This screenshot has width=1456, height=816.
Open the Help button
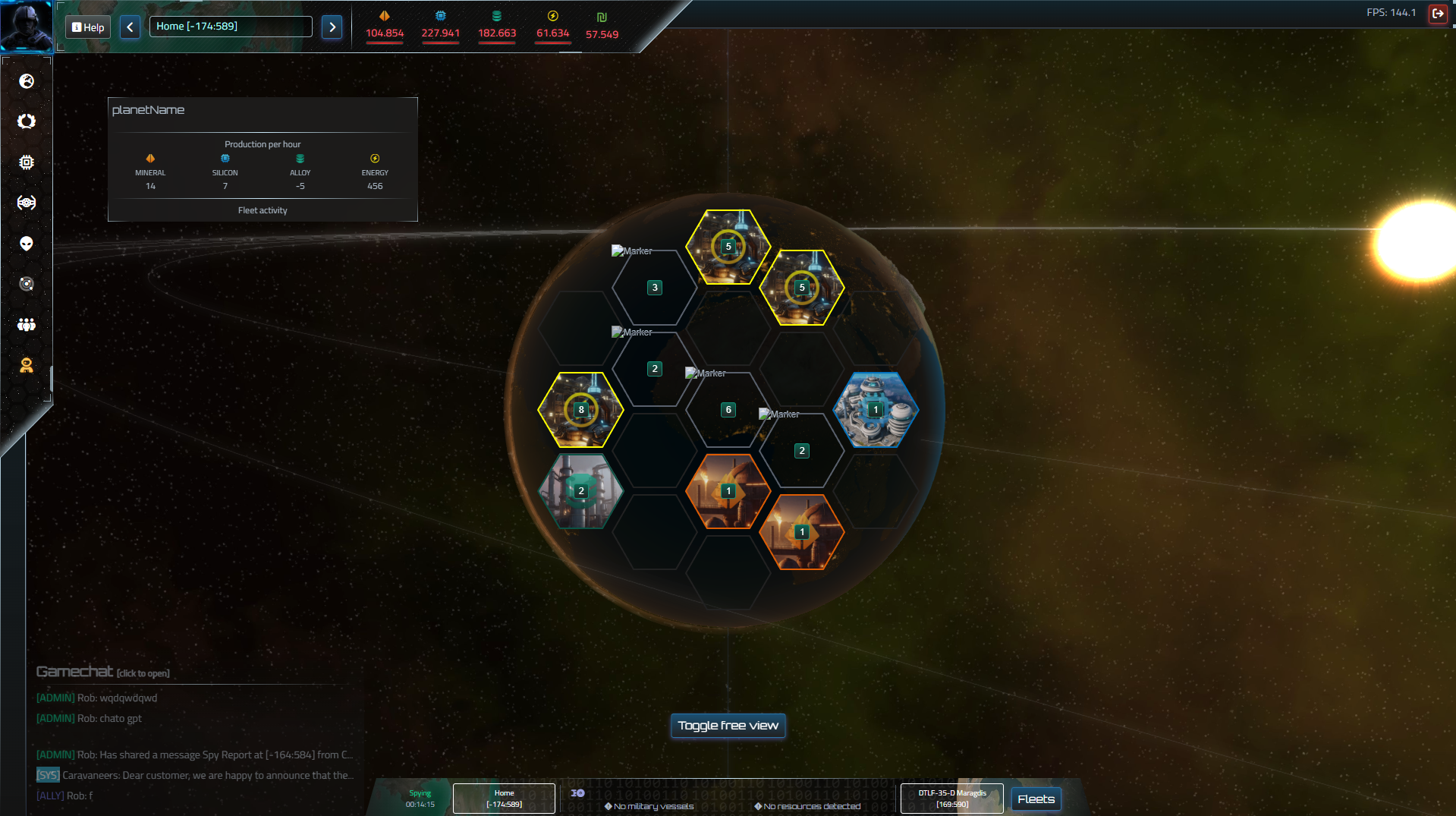pos(88,27)
